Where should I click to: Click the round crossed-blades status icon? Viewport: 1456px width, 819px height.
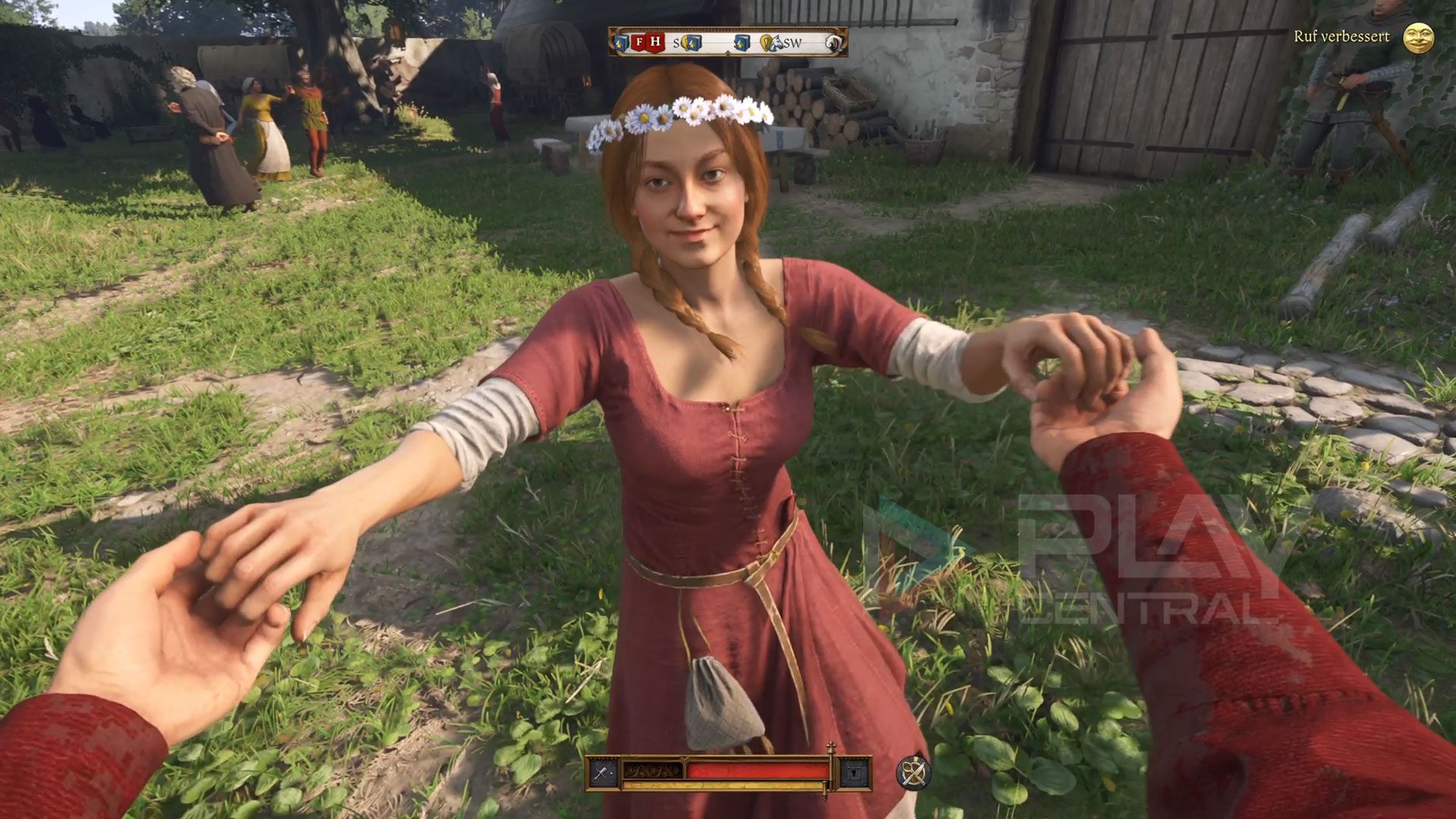[913, 773]
